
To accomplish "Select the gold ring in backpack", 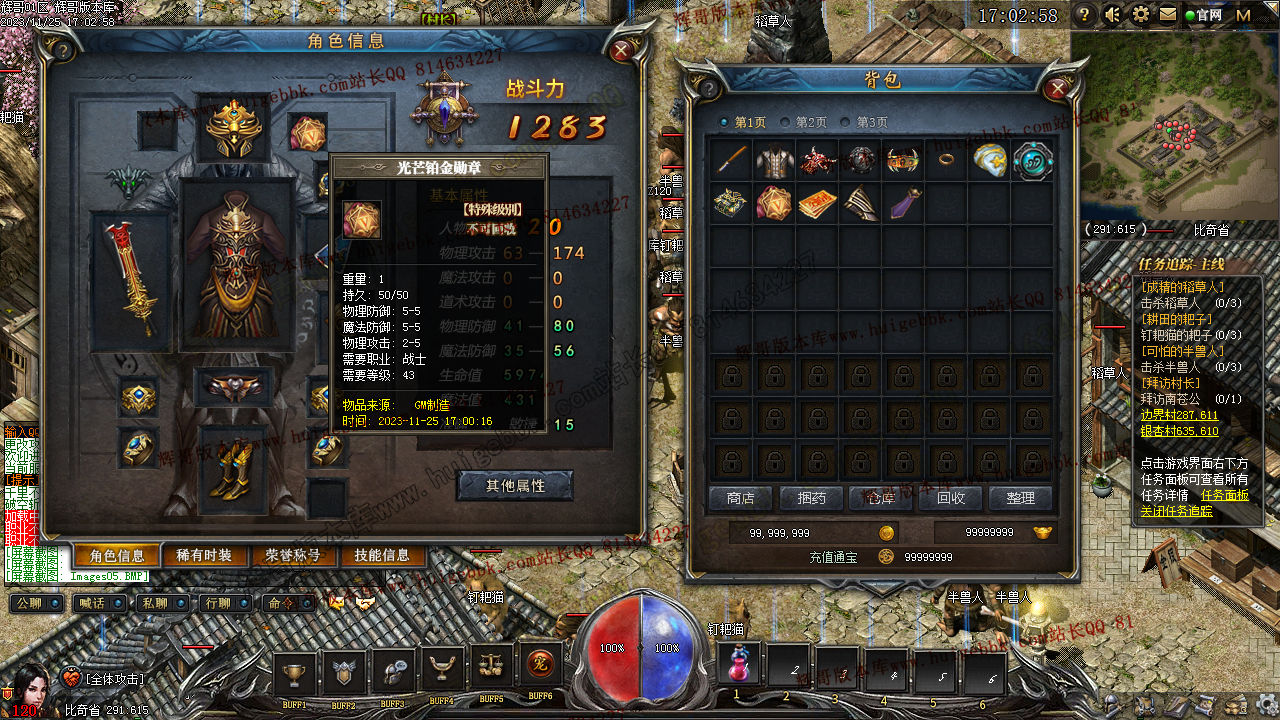I will pos(946,160).
